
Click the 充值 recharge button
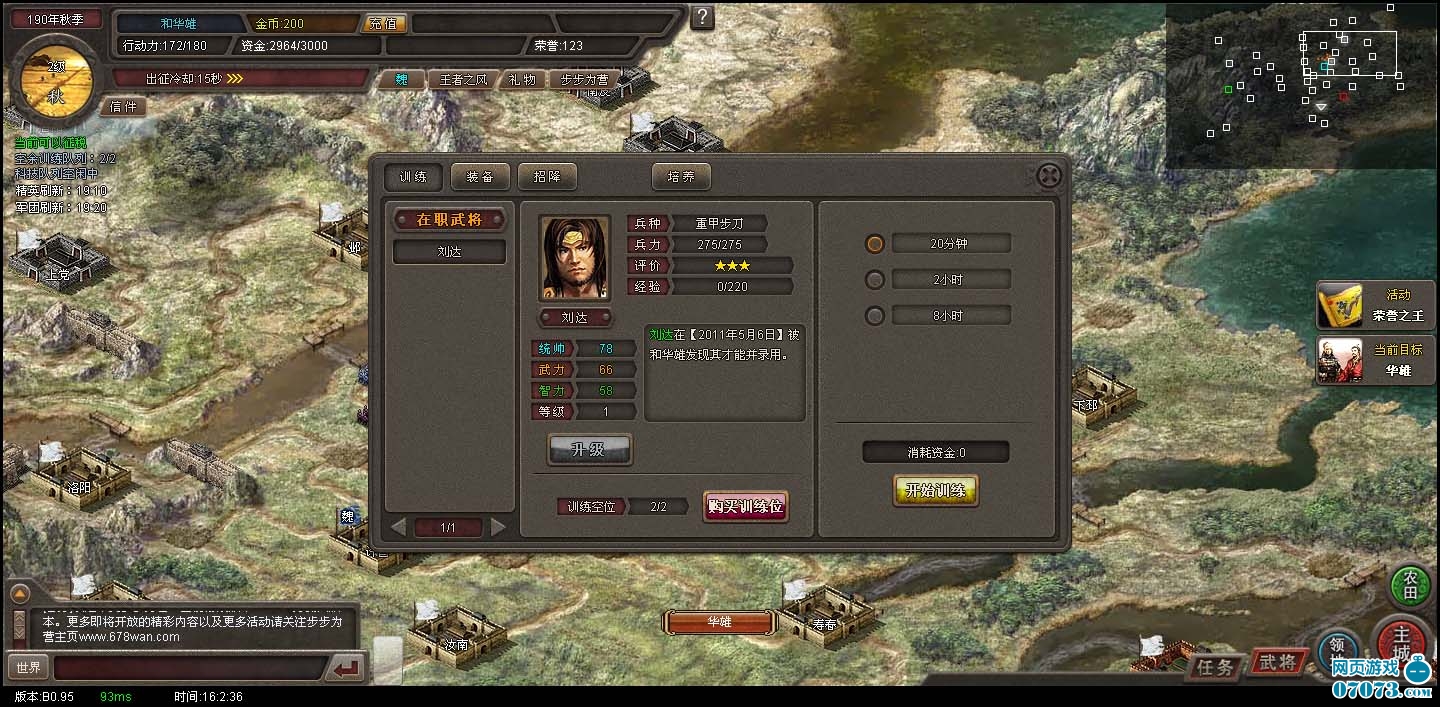tap(382, 23)
